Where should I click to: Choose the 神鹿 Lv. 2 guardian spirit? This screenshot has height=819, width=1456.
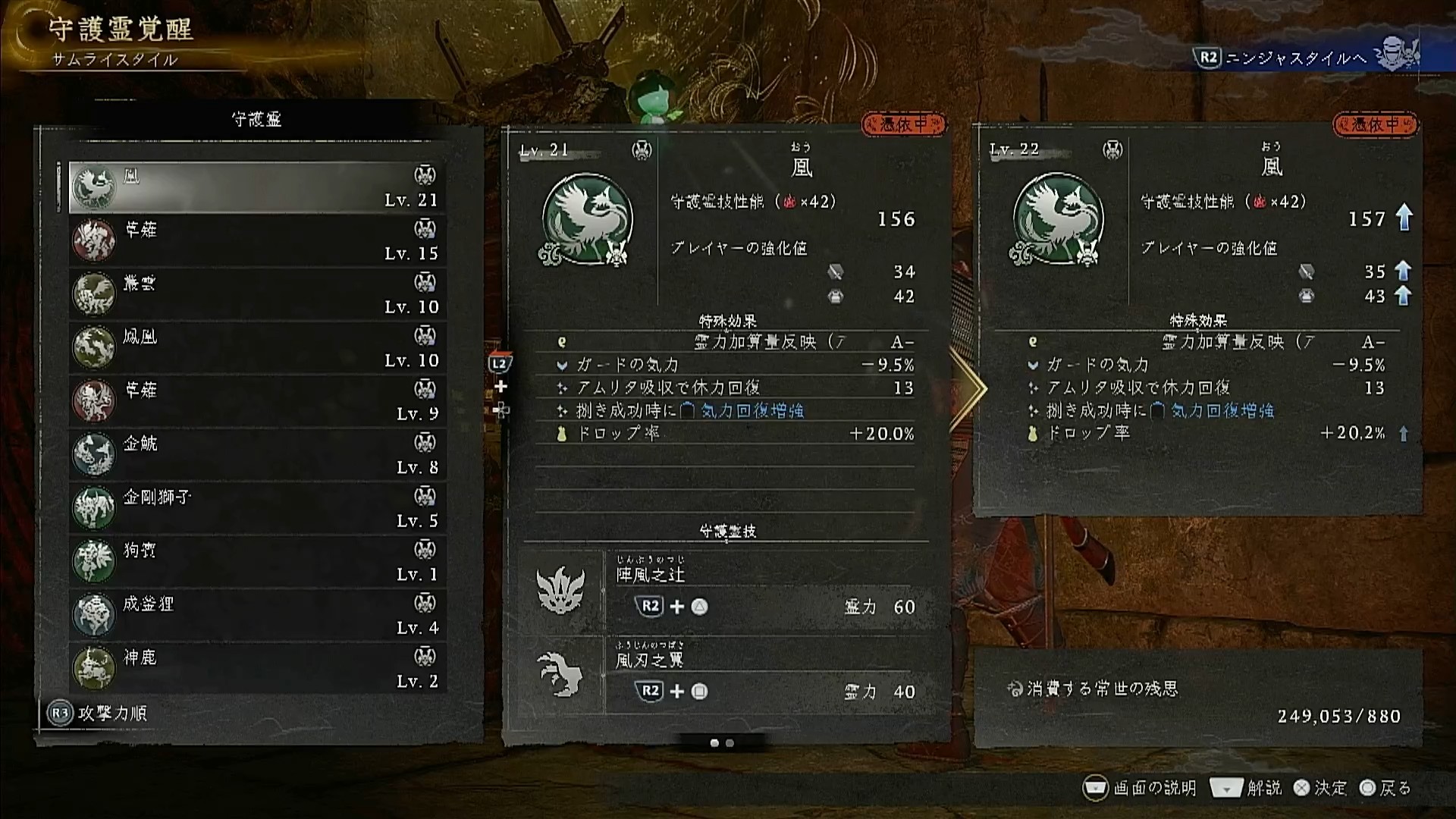click(257, 669)
